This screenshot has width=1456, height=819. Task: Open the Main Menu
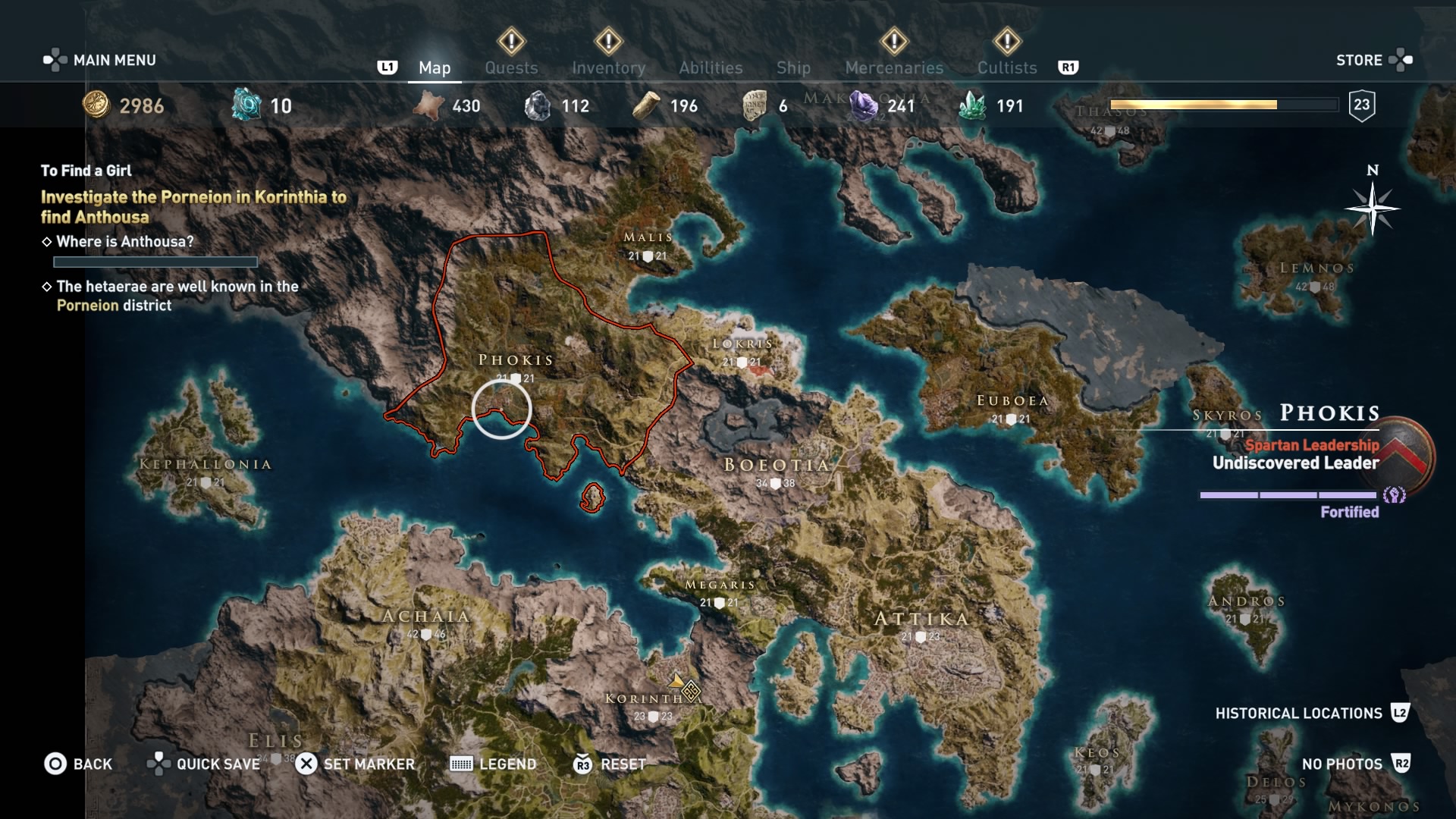pos(101,60)
